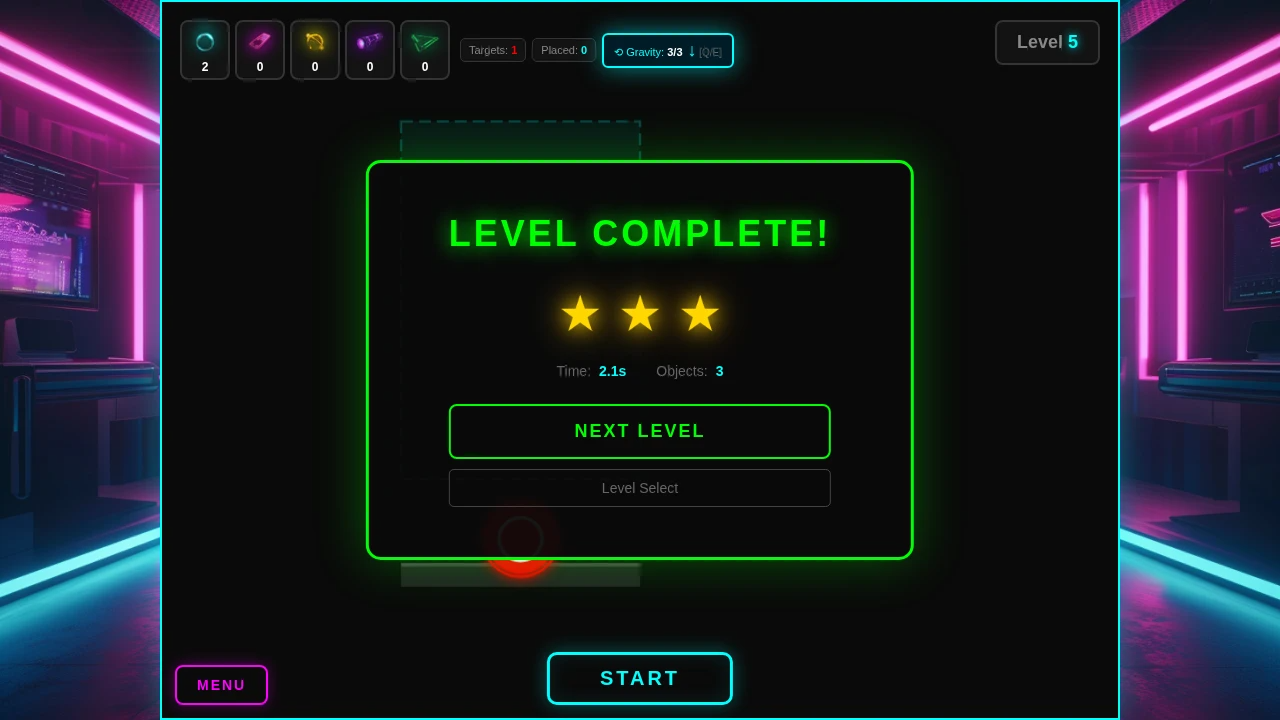This screenshot has height=720, width=1280.
Task: Click the Placed counter
Action: pos(564,50)
